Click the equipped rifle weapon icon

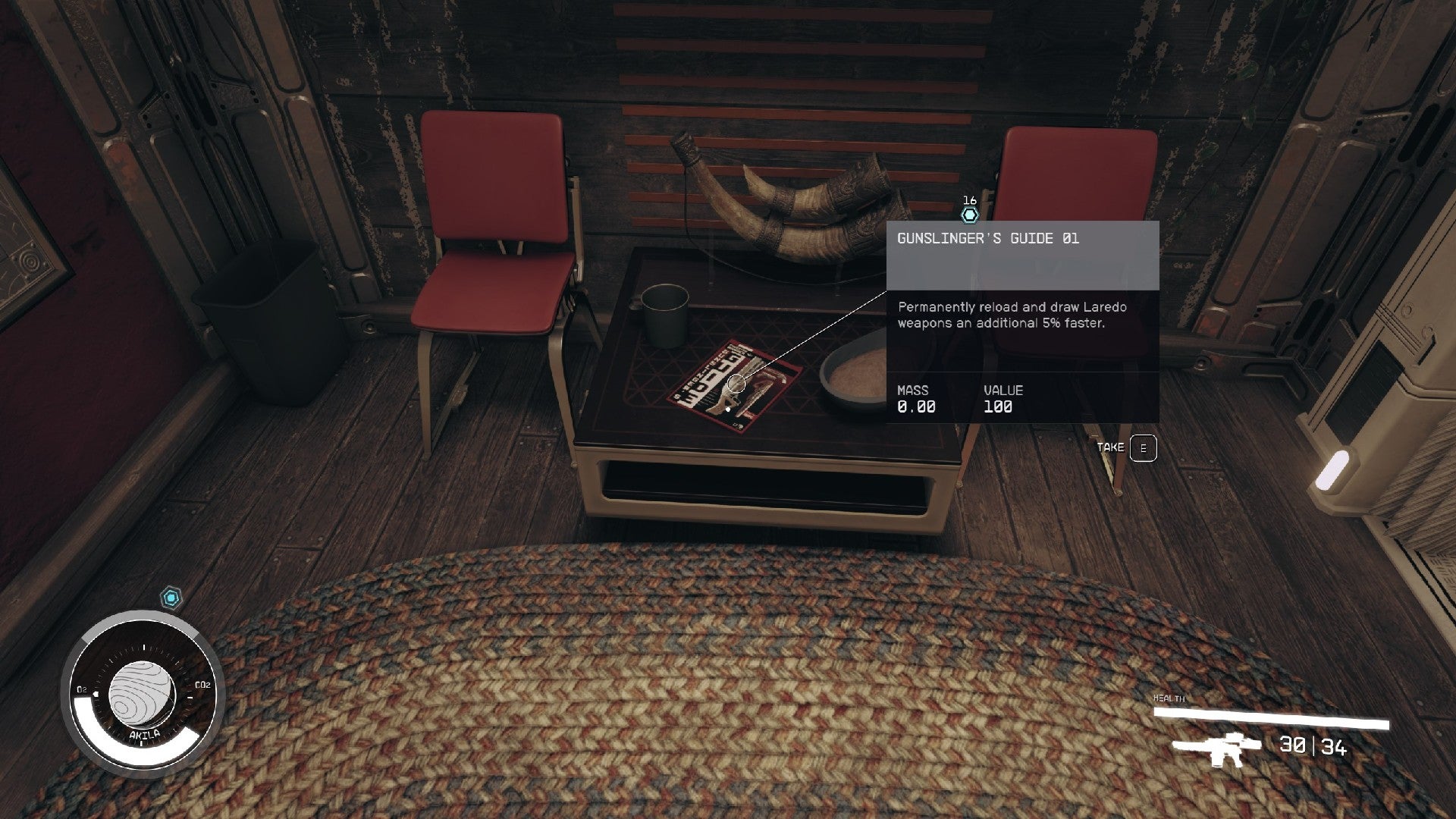point(1211,748)
